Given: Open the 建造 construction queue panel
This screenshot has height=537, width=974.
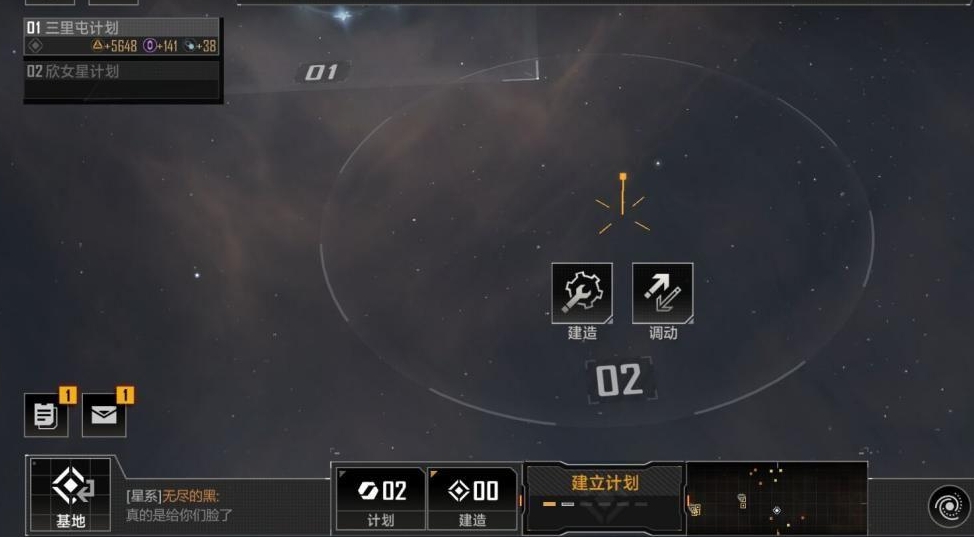Looking at the screenshot, I should (472, 497).
